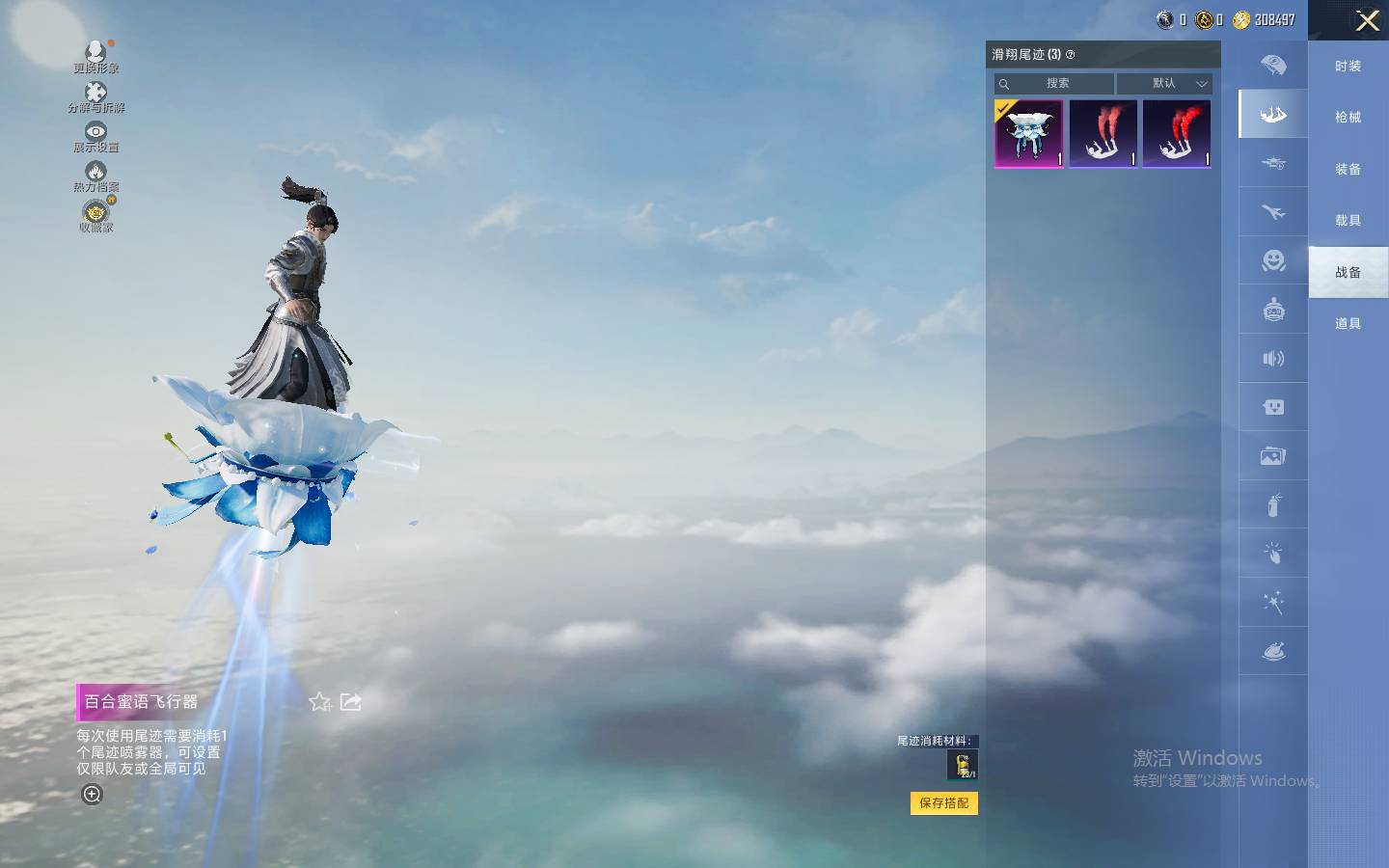This screenshot has width=1389, height=868.
Task: Share the item using the arrow icon
Action: click(x=351, y=702)
